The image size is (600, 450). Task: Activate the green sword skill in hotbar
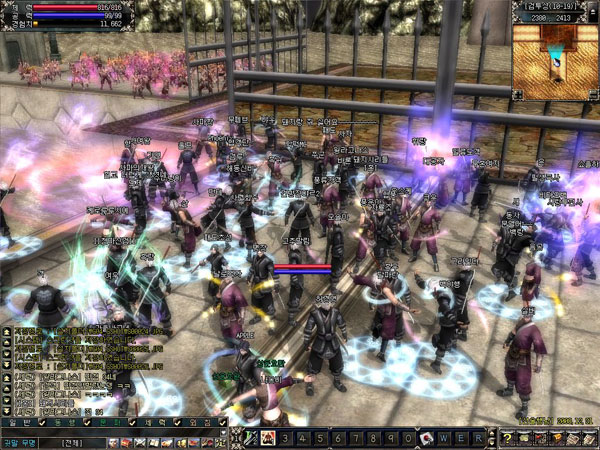[x=252, y=438]
